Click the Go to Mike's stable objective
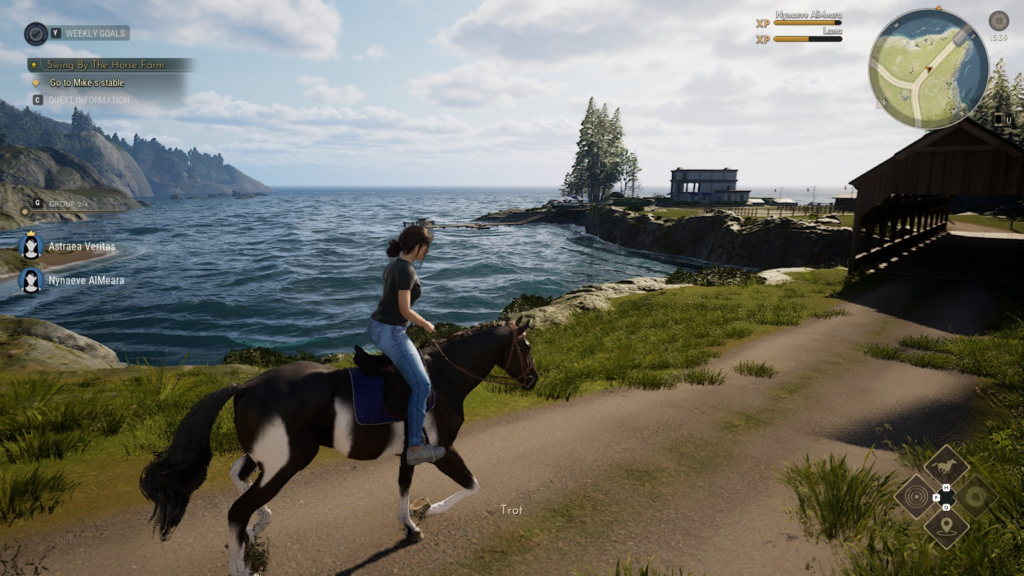Screen dimensions: 1024x576 click(87, 82)
